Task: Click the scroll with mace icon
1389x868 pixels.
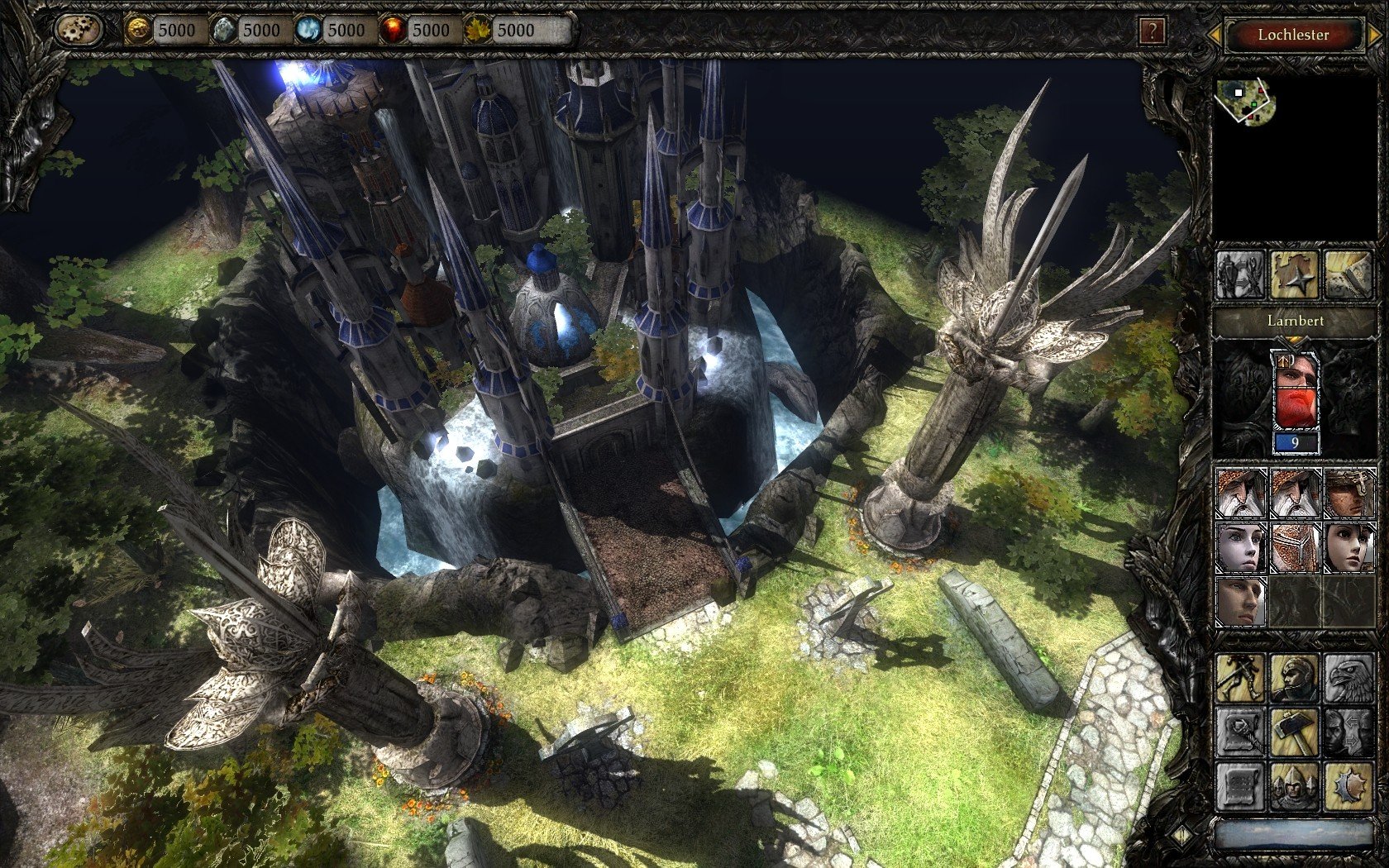Action: (x=1240, y=732)
